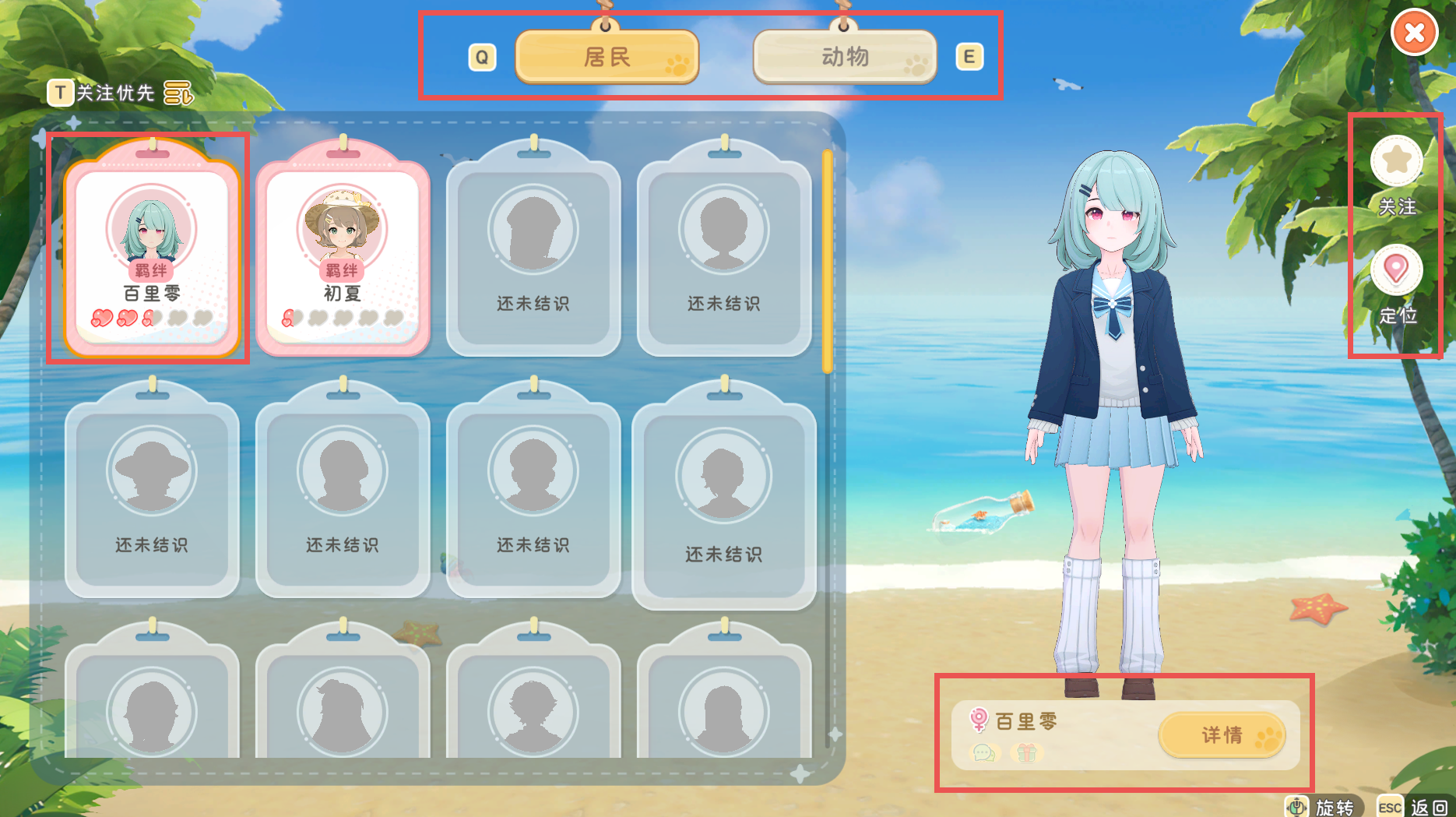Toggle 关注优先 follow-priority sorting
This screenshot has width=1456, height=817.
(114, 92)
